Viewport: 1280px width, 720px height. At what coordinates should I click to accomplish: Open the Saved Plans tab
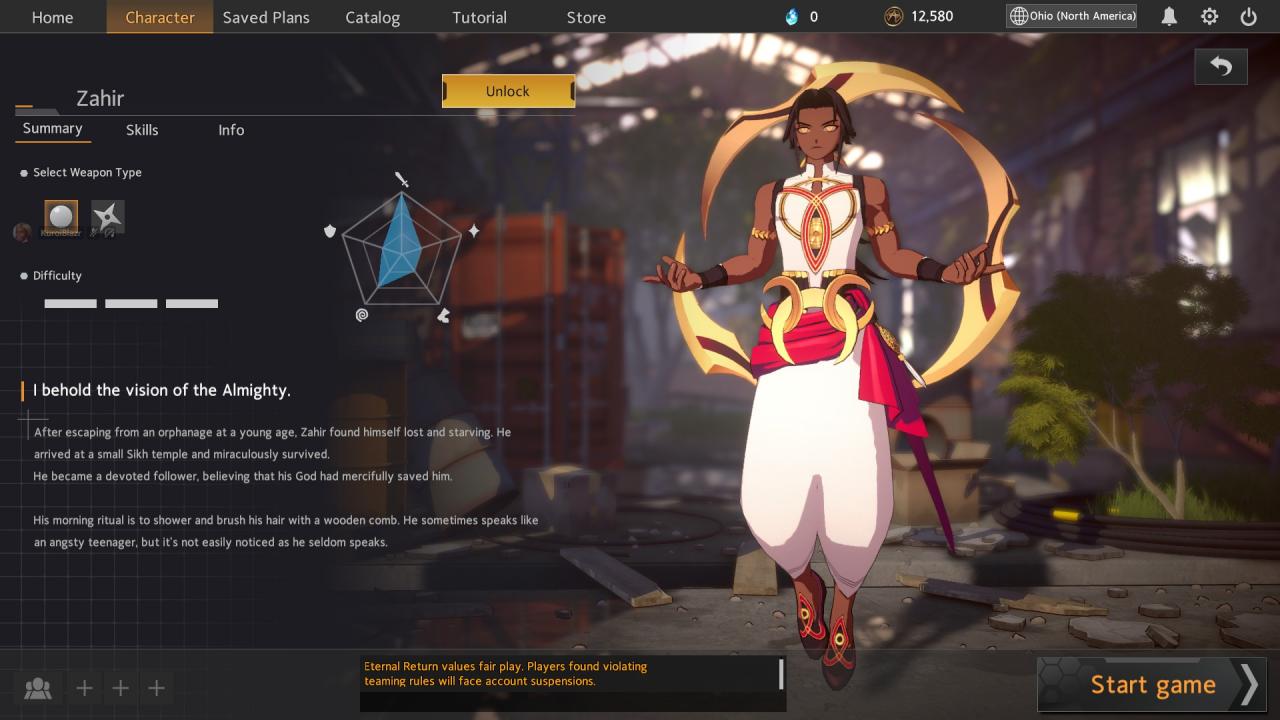pyautogui.click(x=266, y=17)
